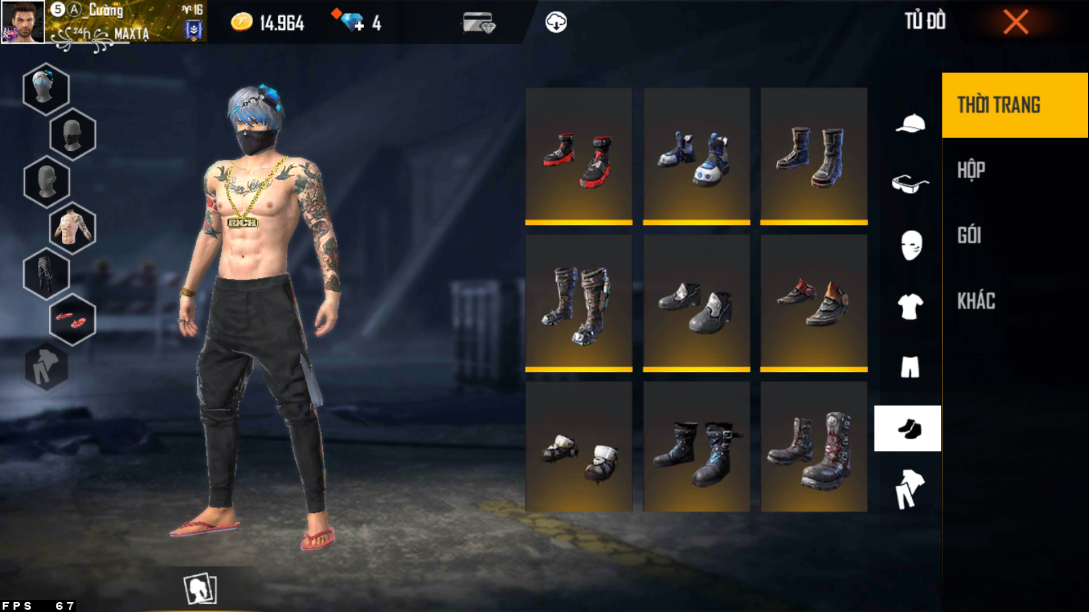Close the wardrobe with the orange X
Viewport: 1089px width, 612px height.
(x=1015, y=22)
